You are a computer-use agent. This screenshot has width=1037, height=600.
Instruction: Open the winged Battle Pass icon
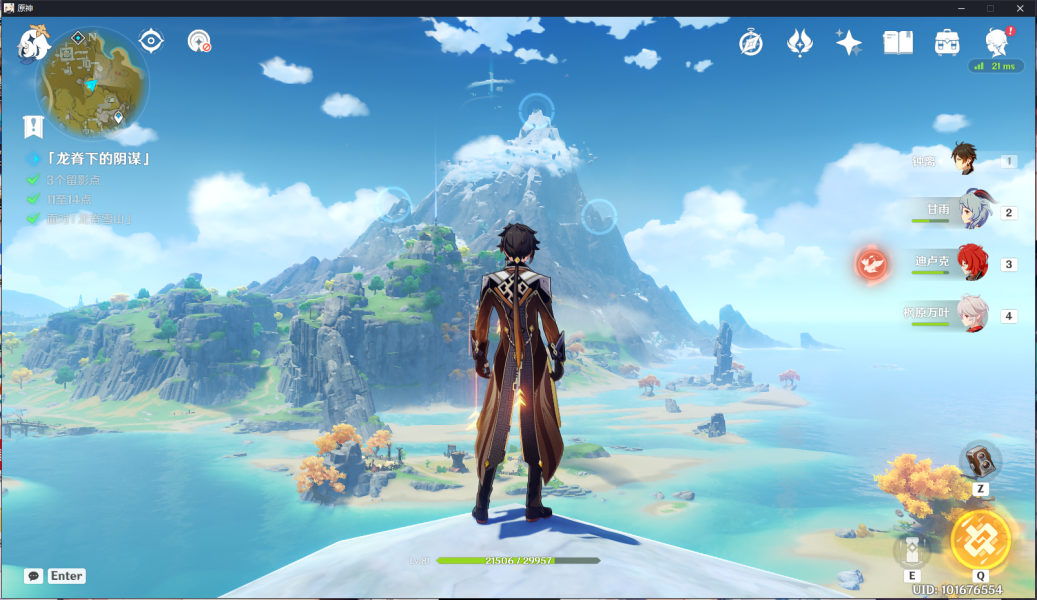(800, 42)
